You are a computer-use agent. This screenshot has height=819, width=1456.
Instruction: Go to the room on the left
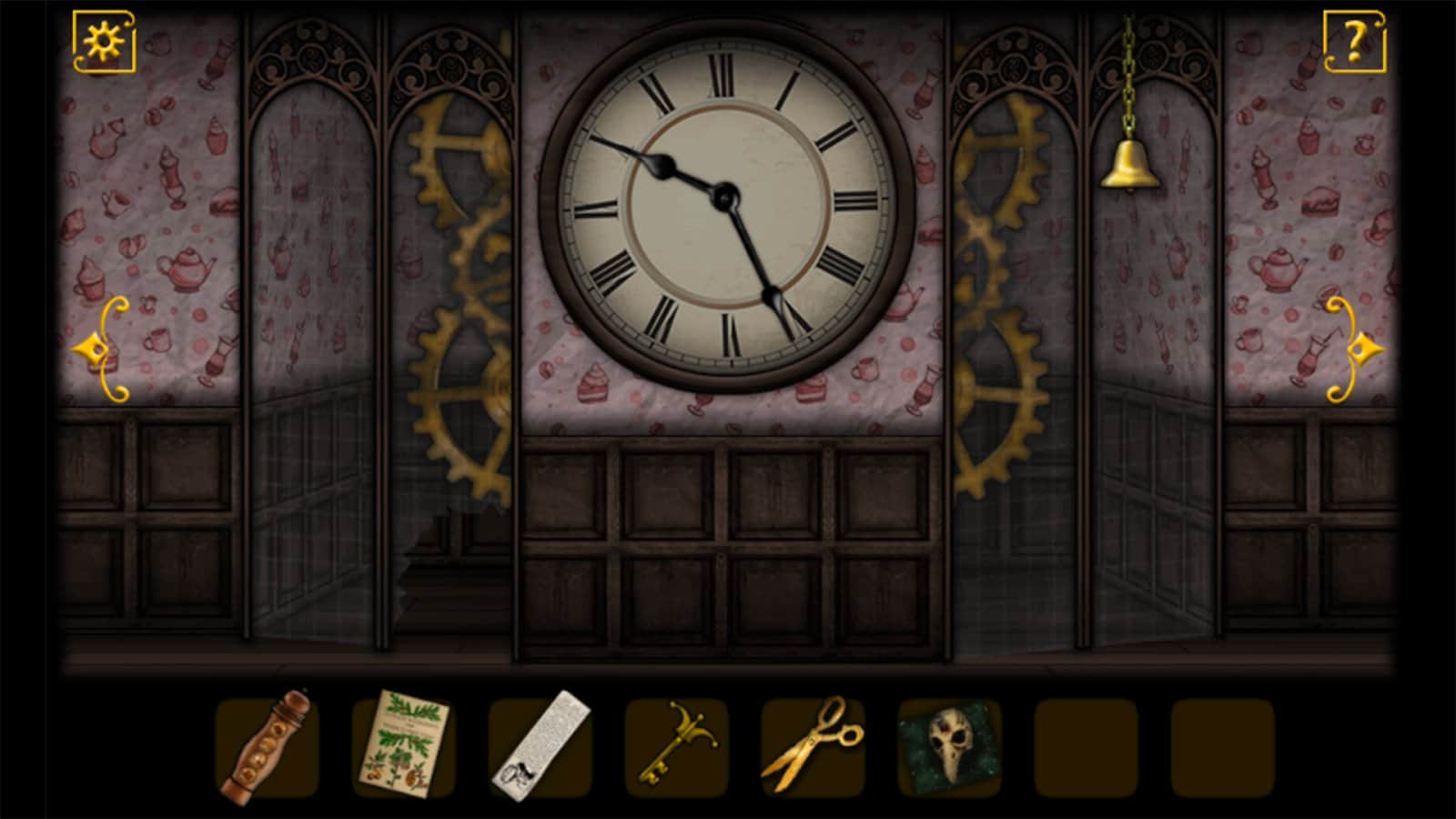point(100,349)
